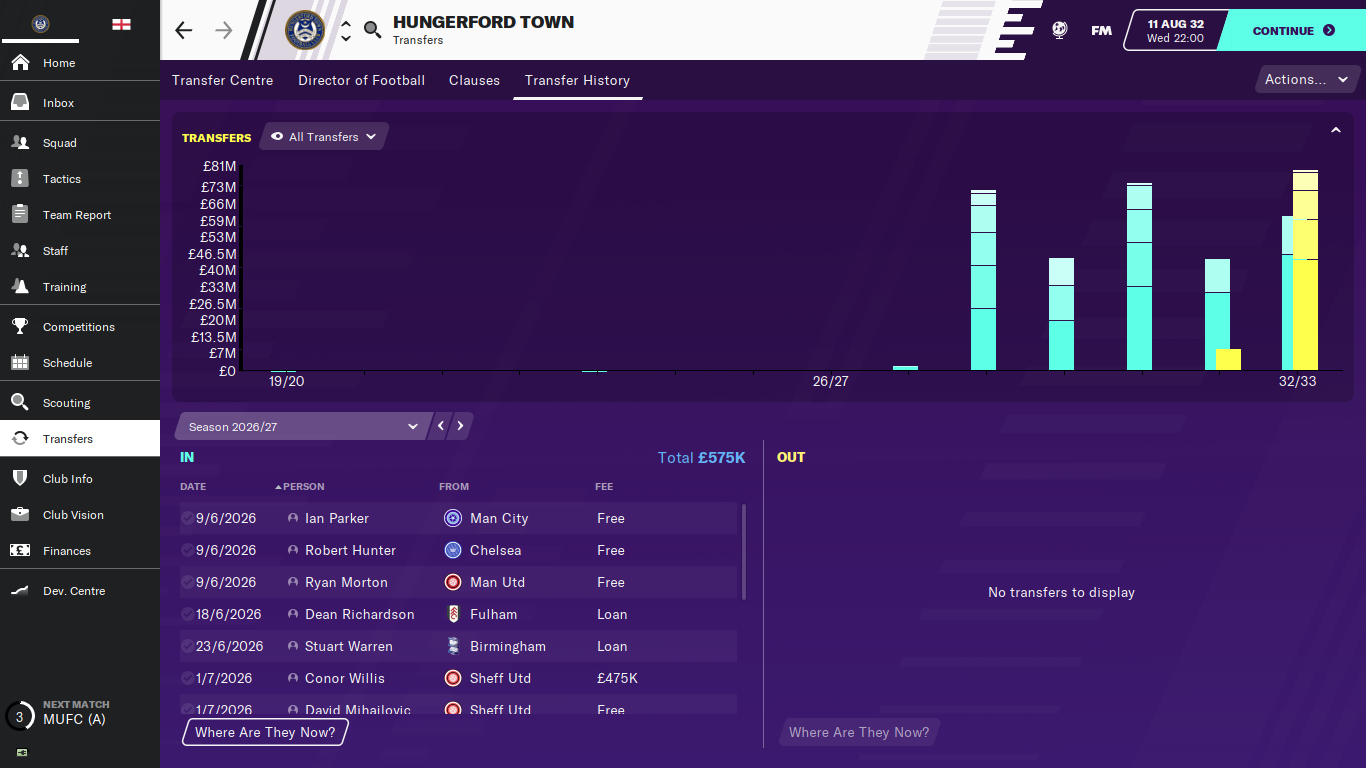Switch to the Transfer Centre tab
Image resolution: width=1366 pixels, height=768 pixels.
222,80
